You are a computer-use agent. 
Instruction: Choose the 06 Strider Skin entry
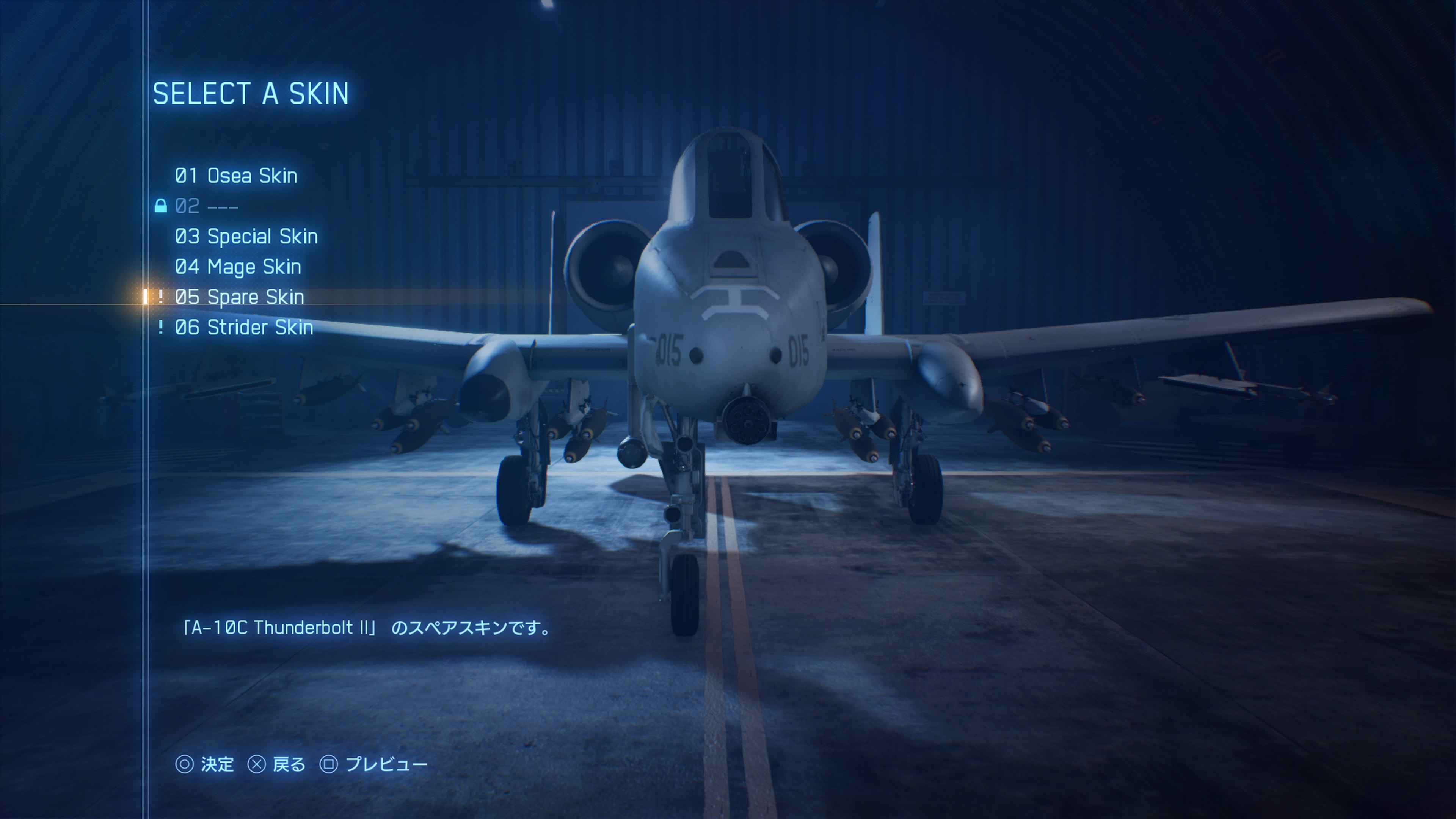coord(243,327)
